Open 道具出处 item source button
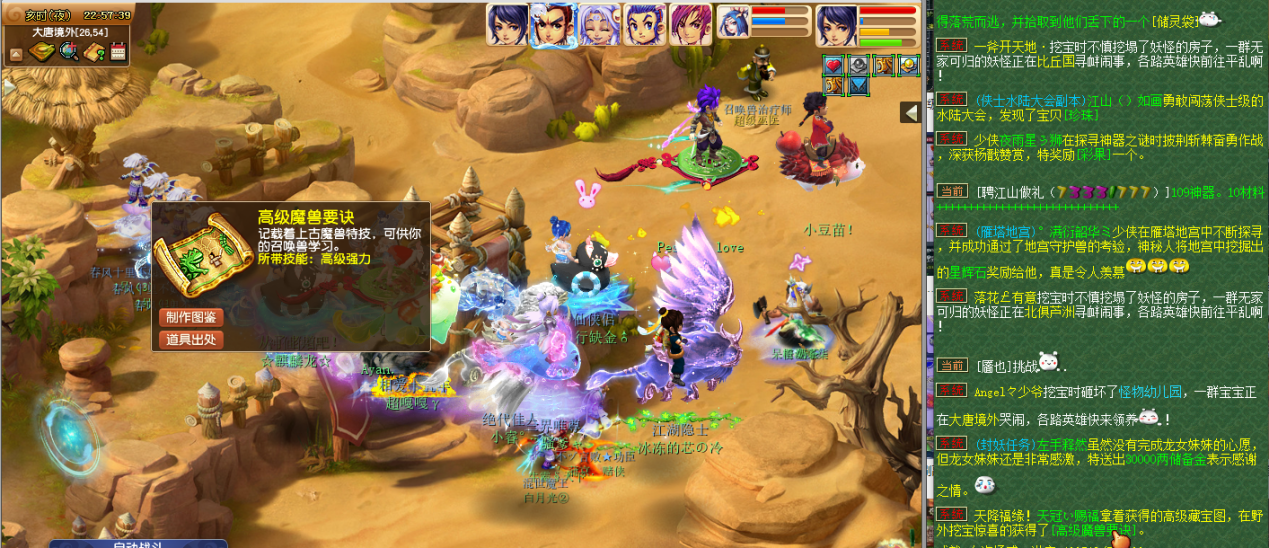Screen dimensions: 1269x548 pos(190,339)
